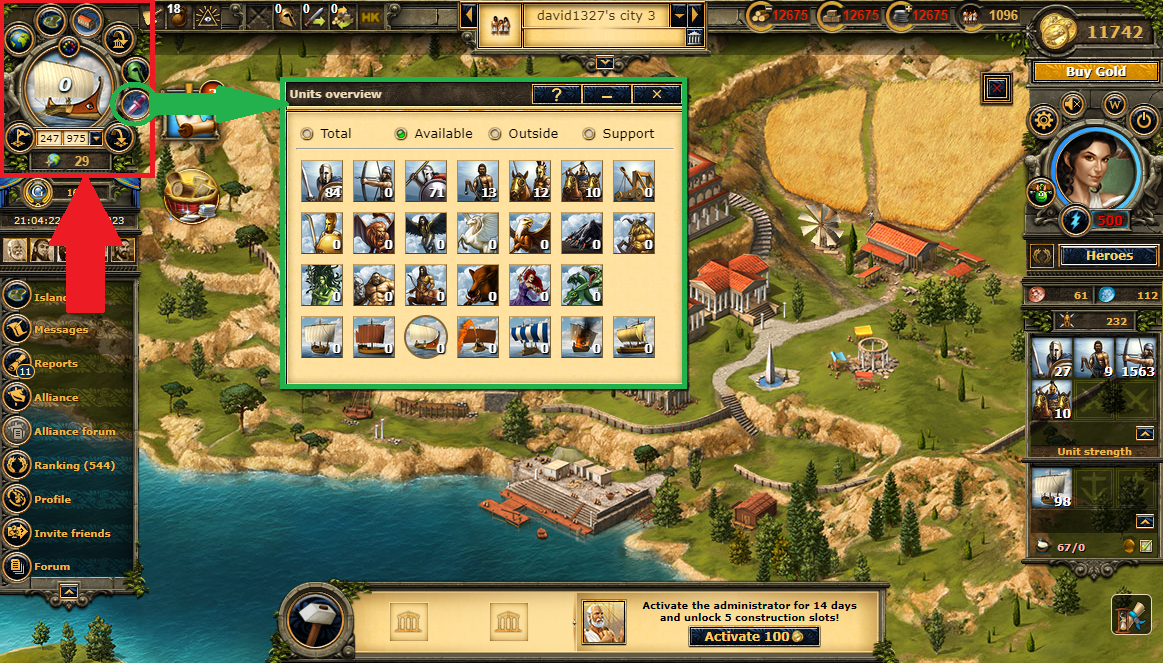Open Units overview help
The height and width of the screenshot is (663, 1163).
557,94
